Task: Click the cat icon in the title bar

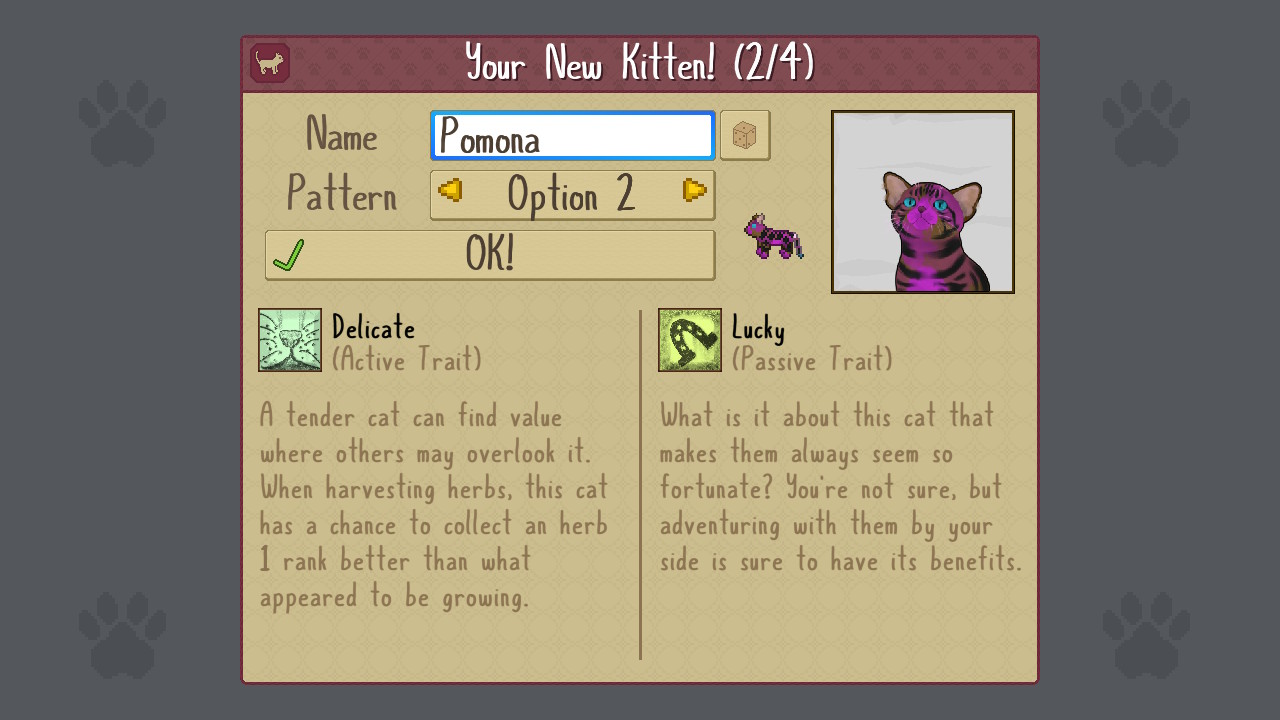Action: click(x=268, y=62)
